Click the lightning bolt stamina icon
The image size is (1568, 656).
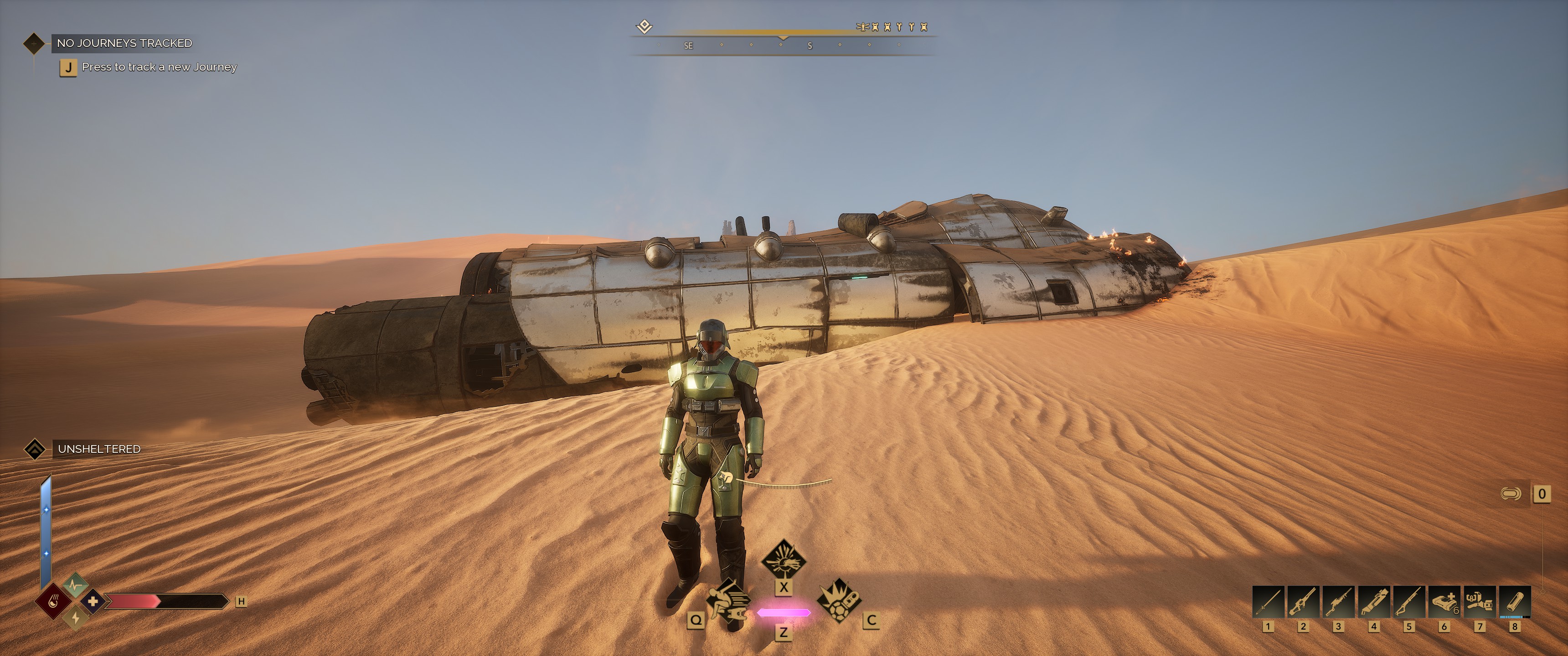pyautogui.click(x=76, y=618)
